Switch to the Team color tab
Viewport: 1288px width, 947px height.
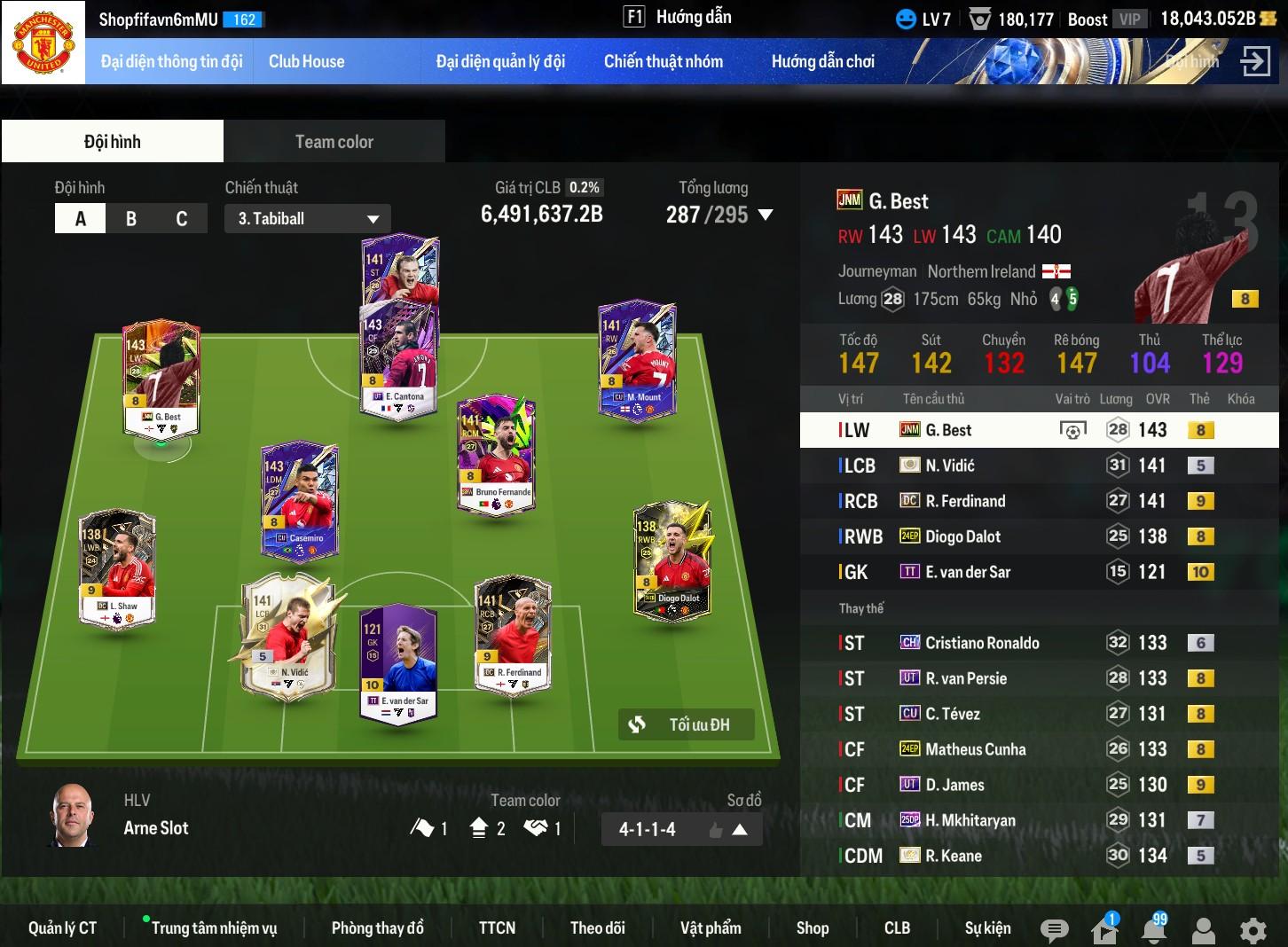point(334,142)
